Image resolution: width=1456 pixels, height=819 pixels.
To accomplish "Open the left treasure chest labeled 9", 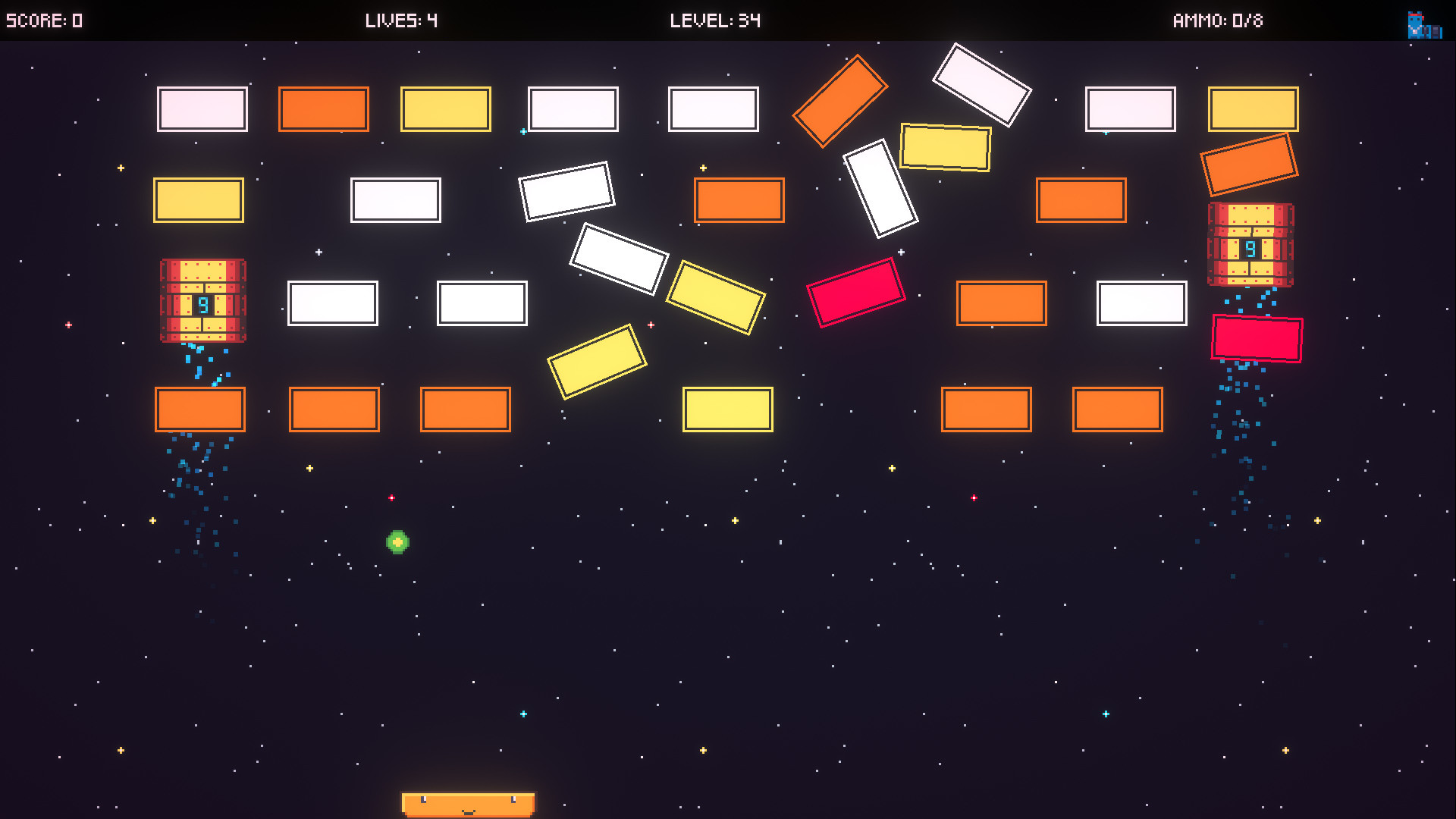I will [202, 301].
